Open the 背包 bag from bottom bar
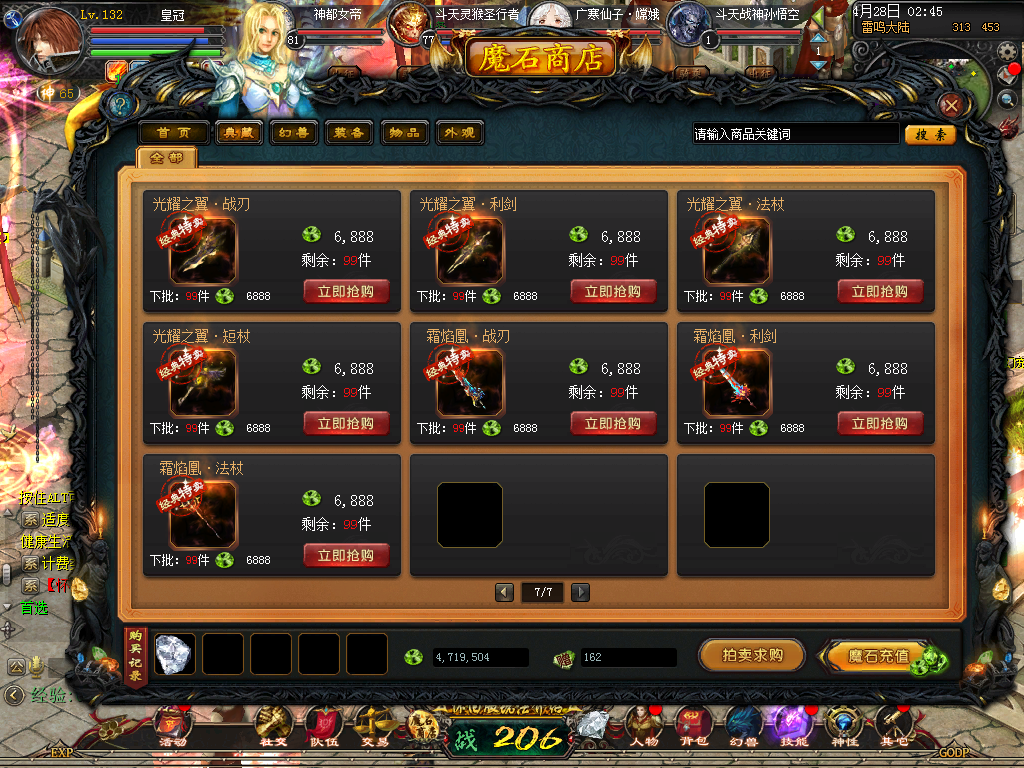 click(692, 723)
